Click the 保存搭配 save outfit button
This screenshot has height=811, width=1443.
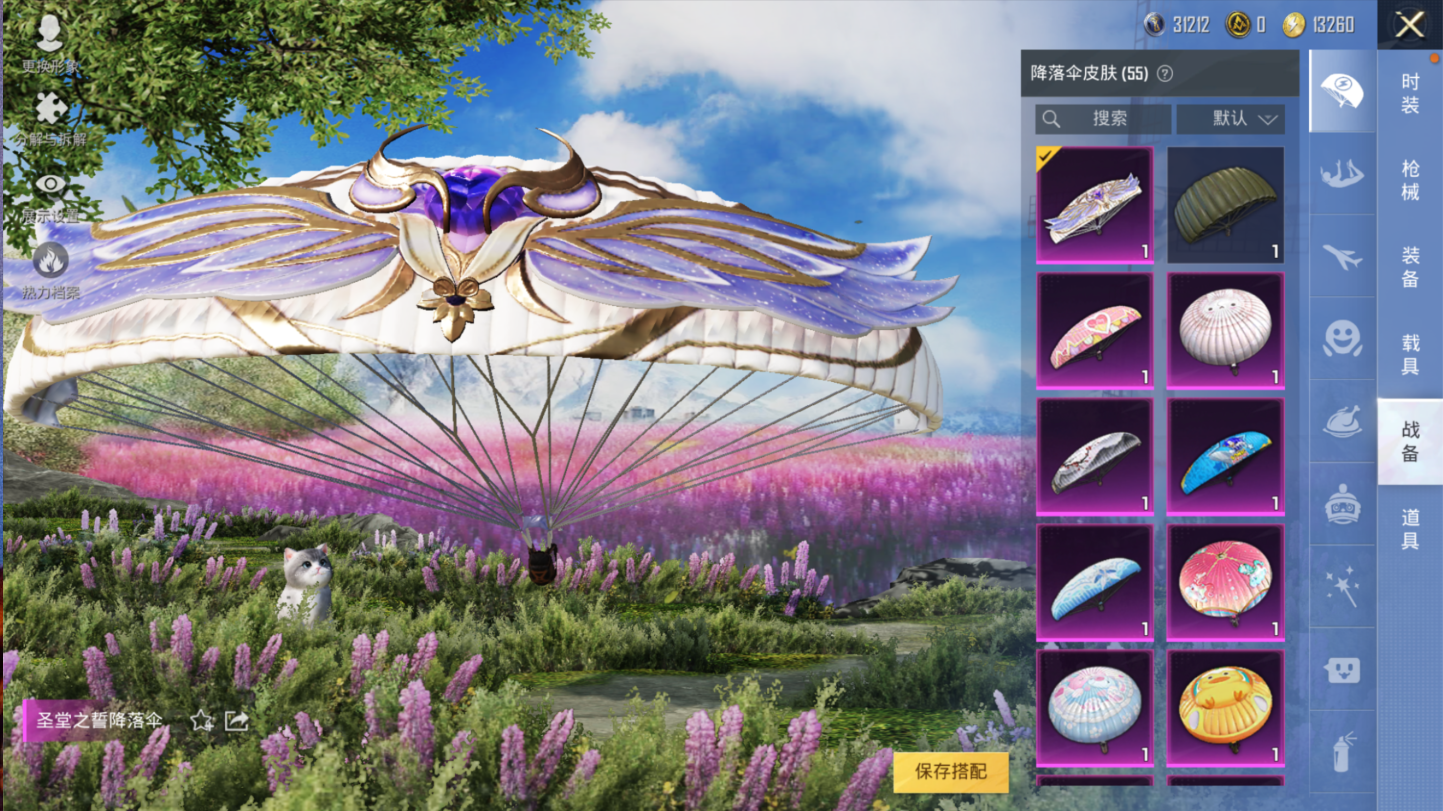950,771
